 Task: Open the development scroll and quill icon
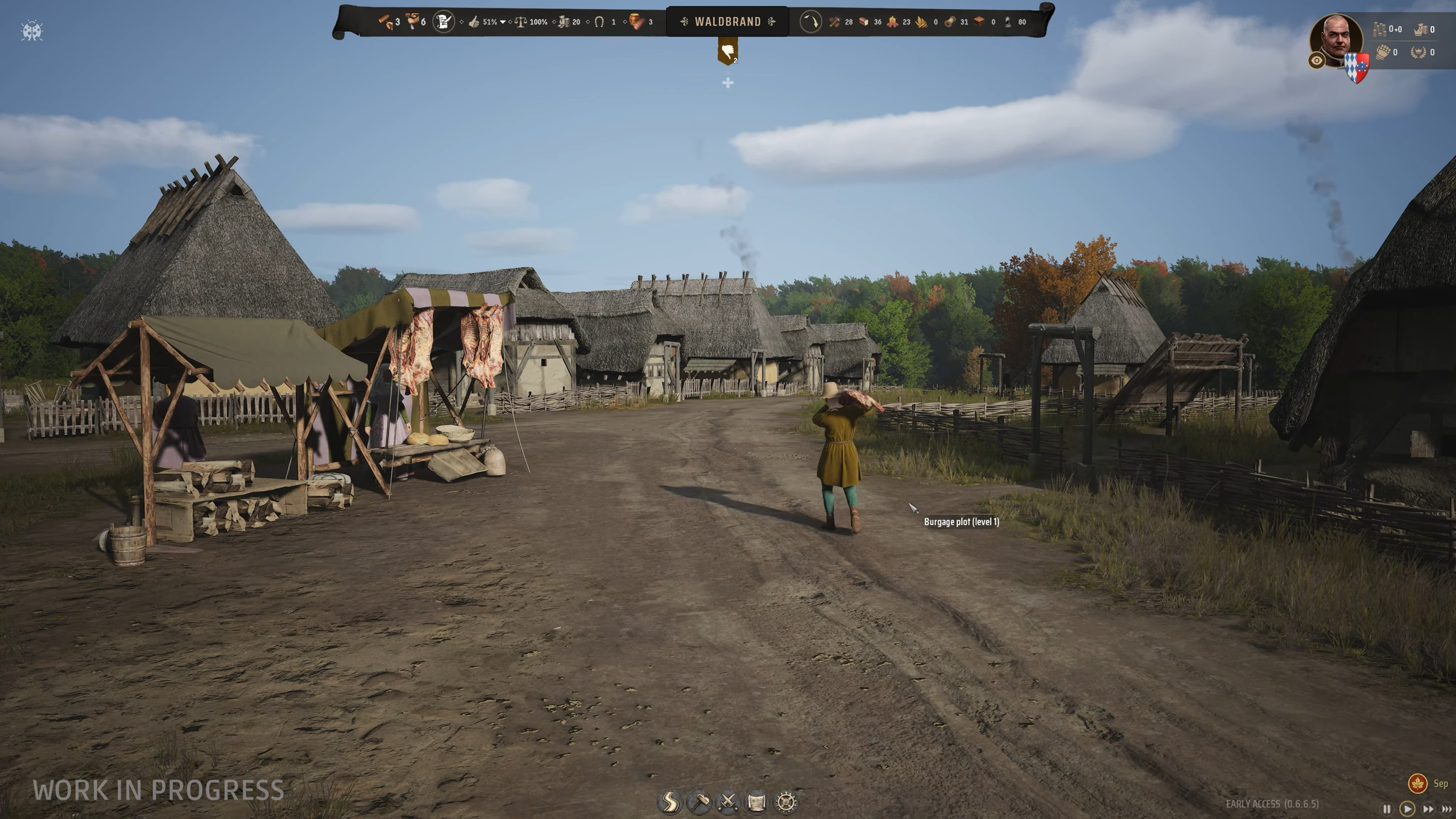click(444, 22)
